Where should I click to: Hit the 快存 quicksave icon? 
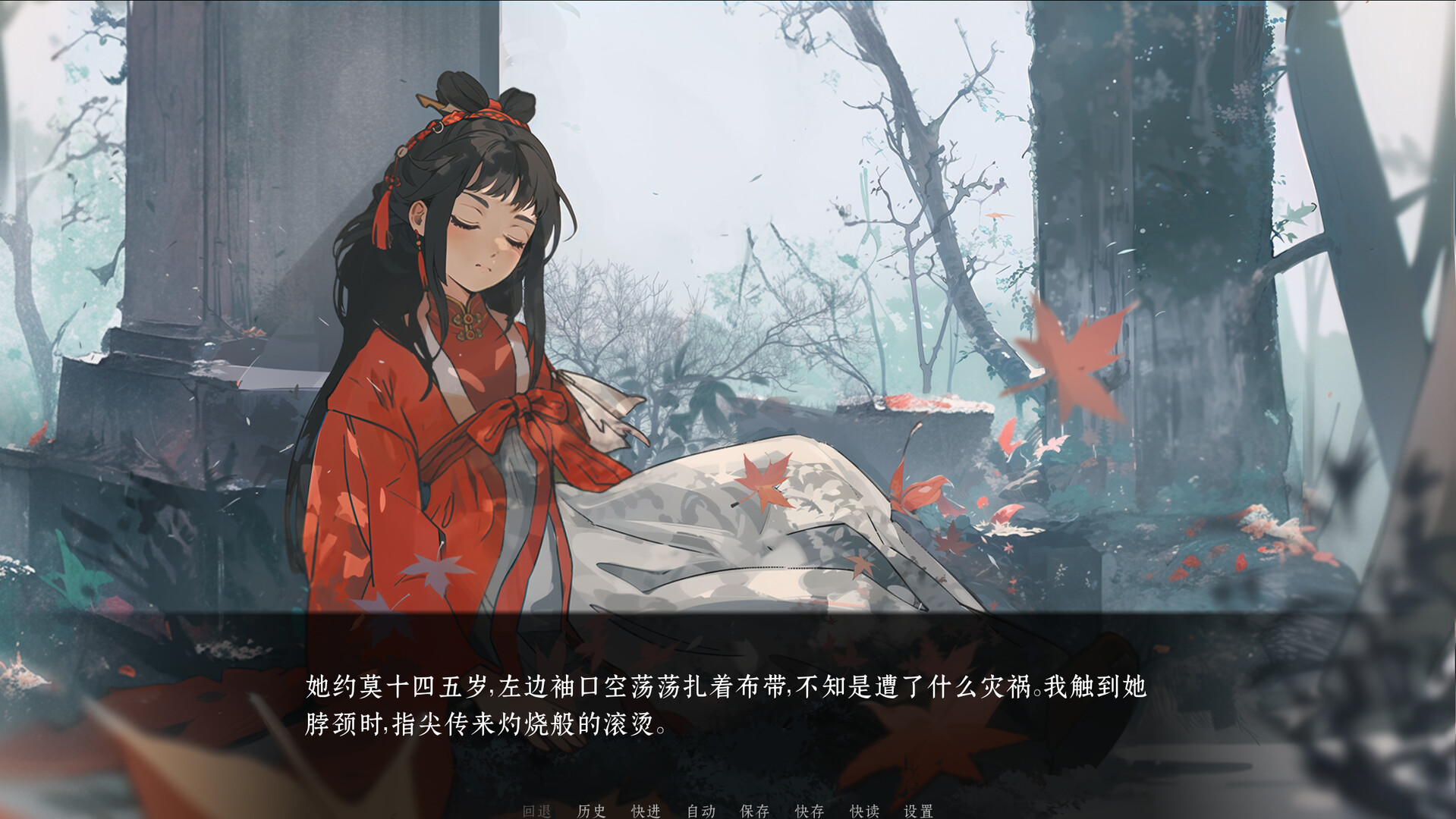coord(809,811)
